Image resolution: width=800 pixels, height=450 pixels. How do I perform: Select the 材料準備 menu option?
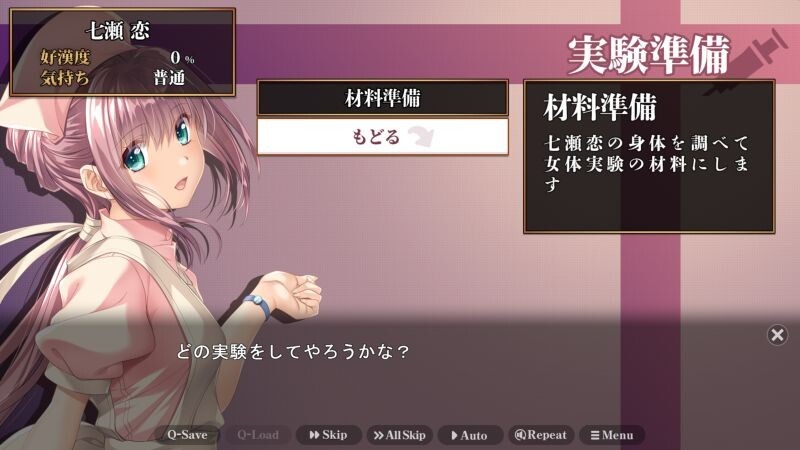[x=382, y=98]
